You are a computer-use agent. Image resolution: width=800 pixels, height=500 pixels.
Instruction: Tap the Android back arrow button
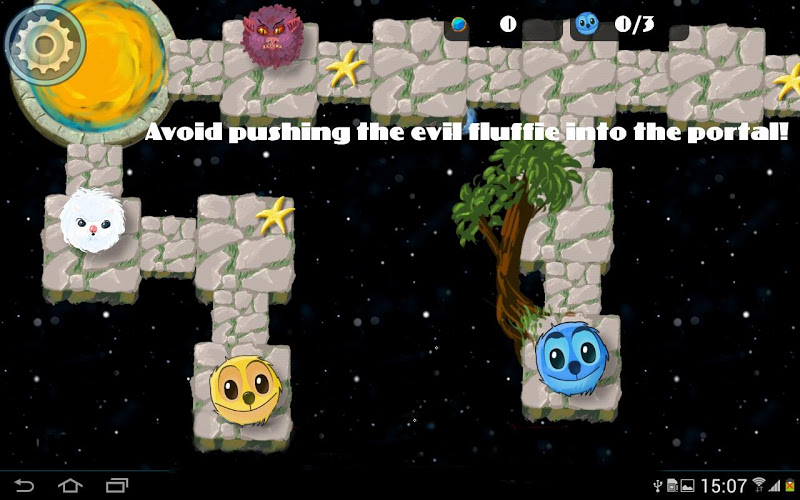24,486
